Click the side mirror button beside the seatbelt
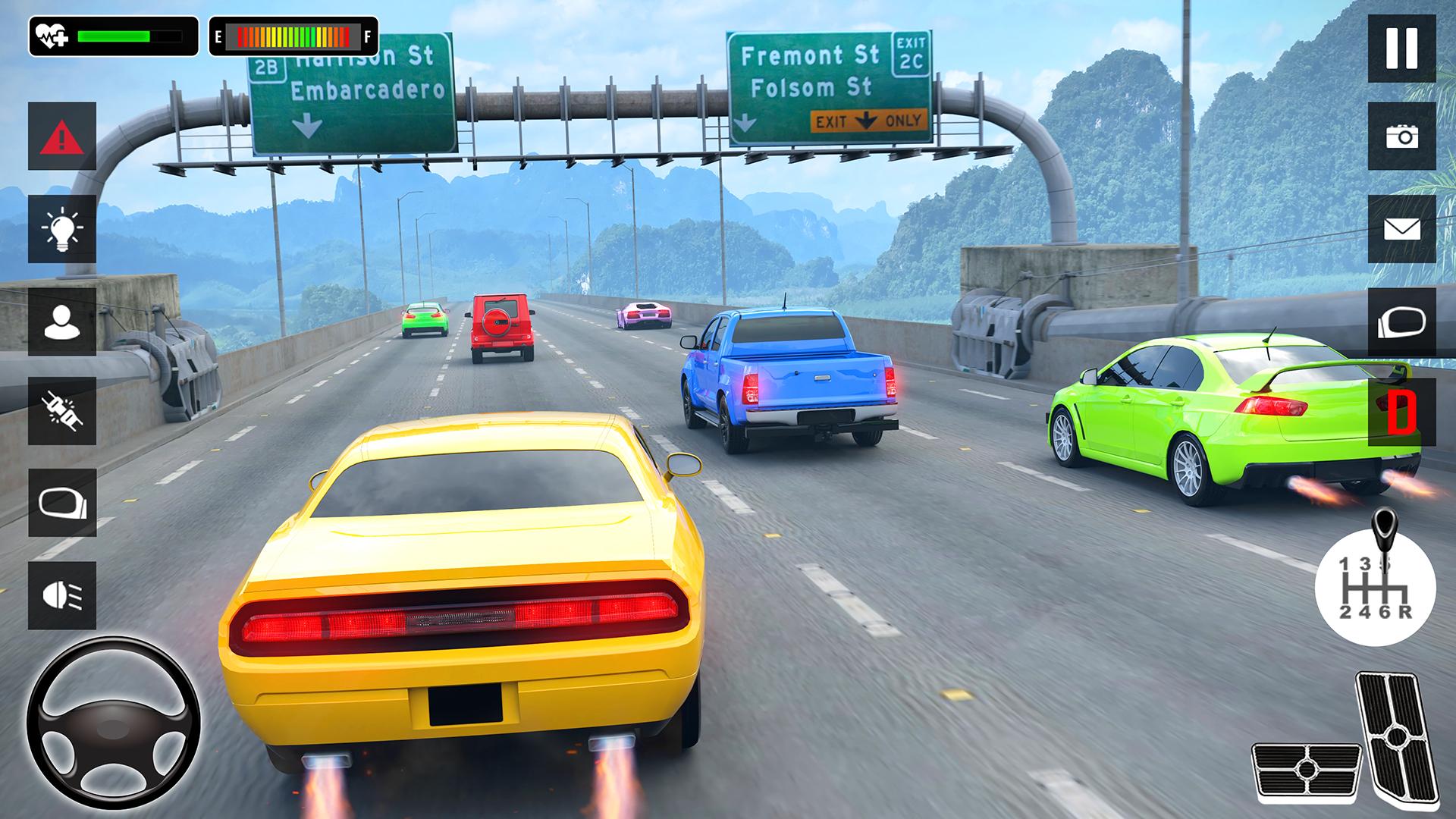1456x819 pixels. [62, 503]
